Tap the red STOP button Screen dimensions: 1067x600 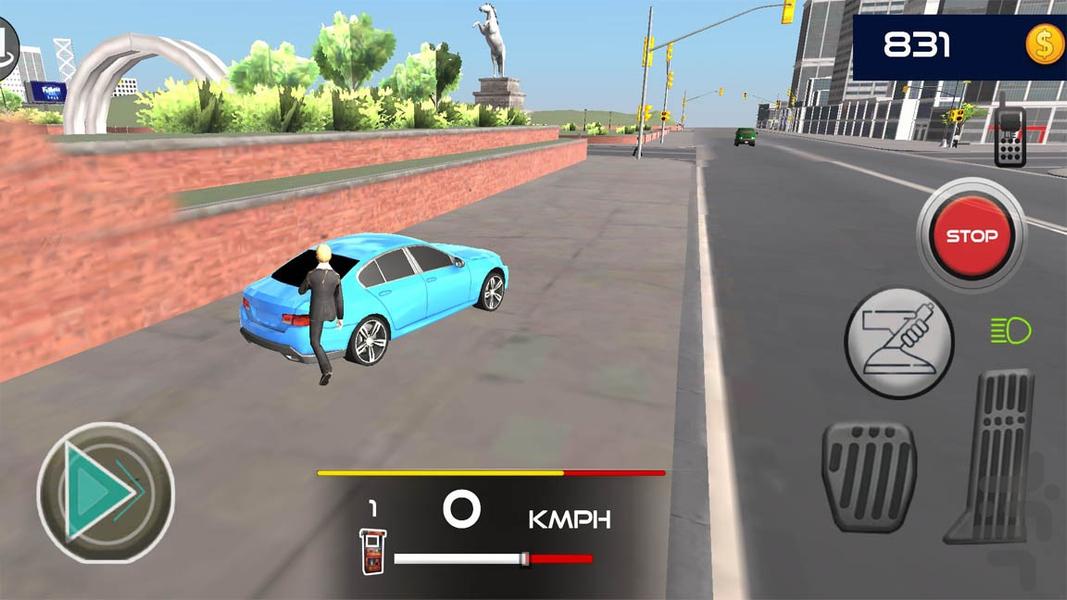point(971,237)
